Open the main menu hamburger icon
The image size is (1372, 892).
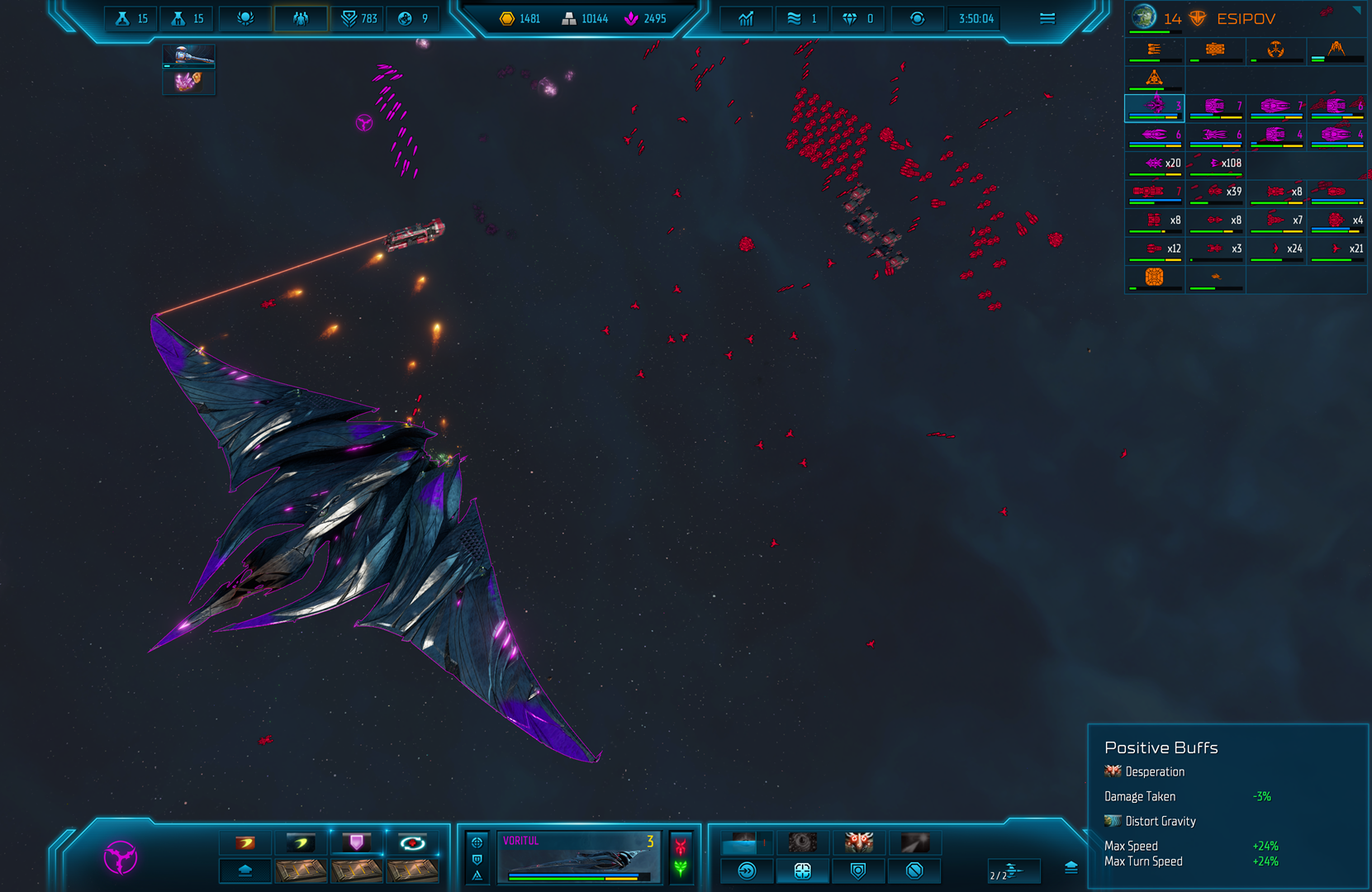1047,18
